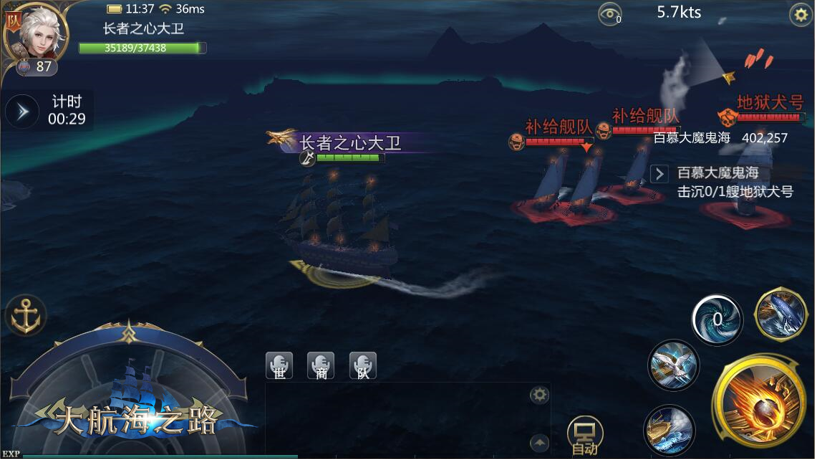The width and height of the screenshot is (815, 459).
Task: Collapse the chat box with up arrow
Action: coord(539,442)
